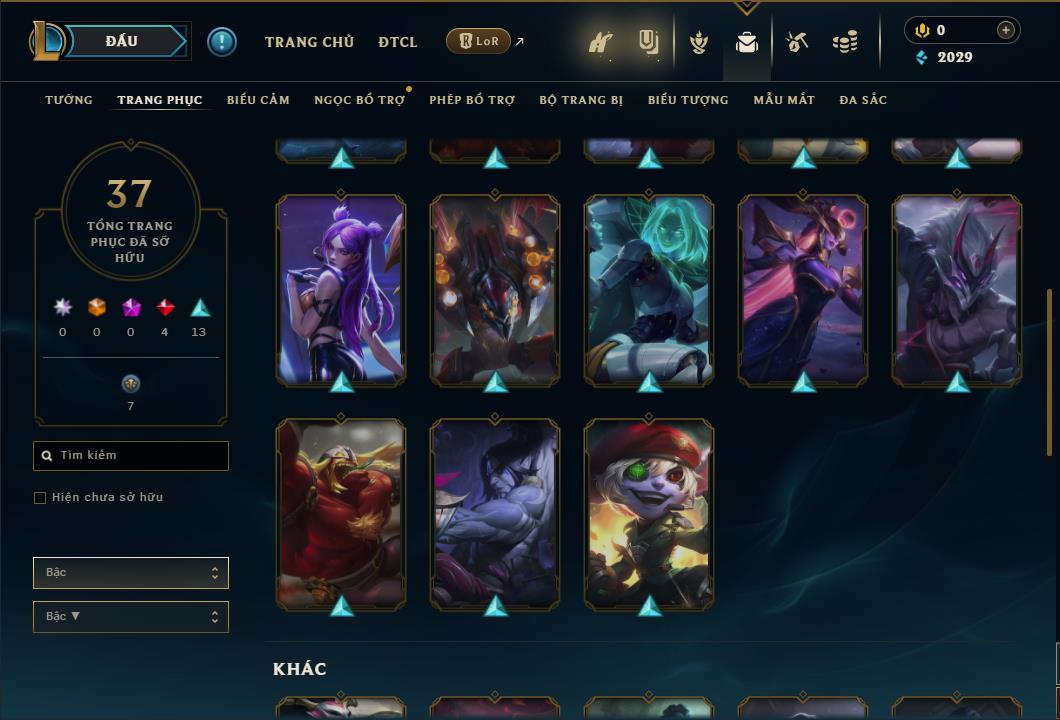
Task: Add currency with the plus button
Action: point(1006,30)
